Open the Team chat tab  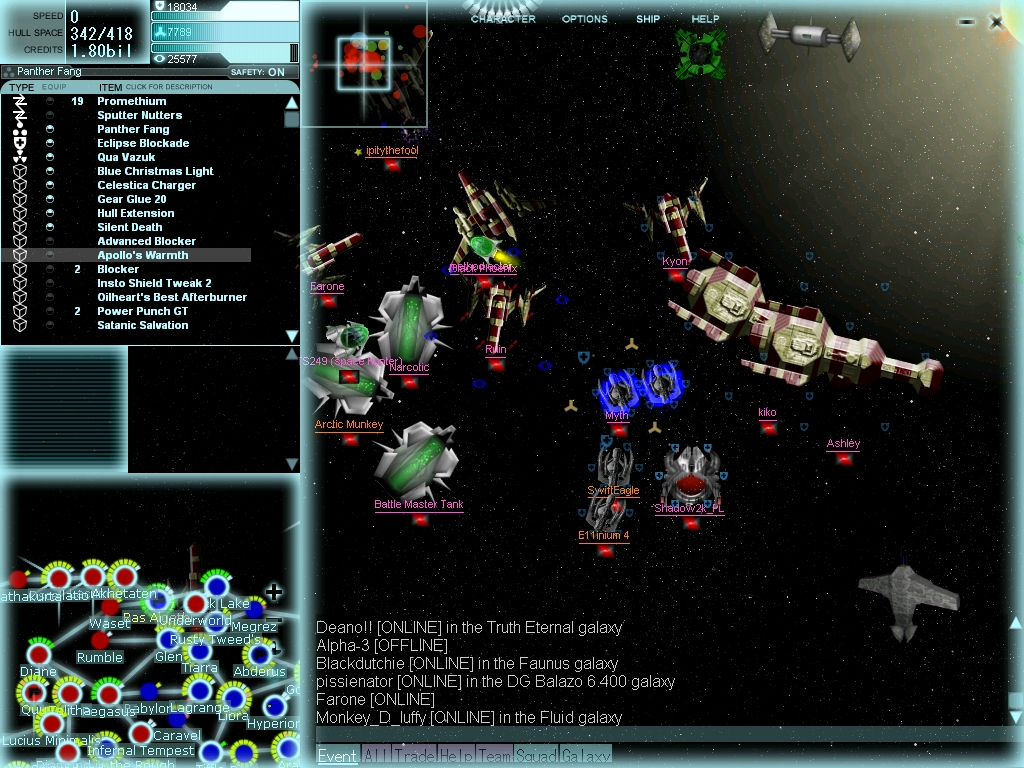click(x=495, y=756)
